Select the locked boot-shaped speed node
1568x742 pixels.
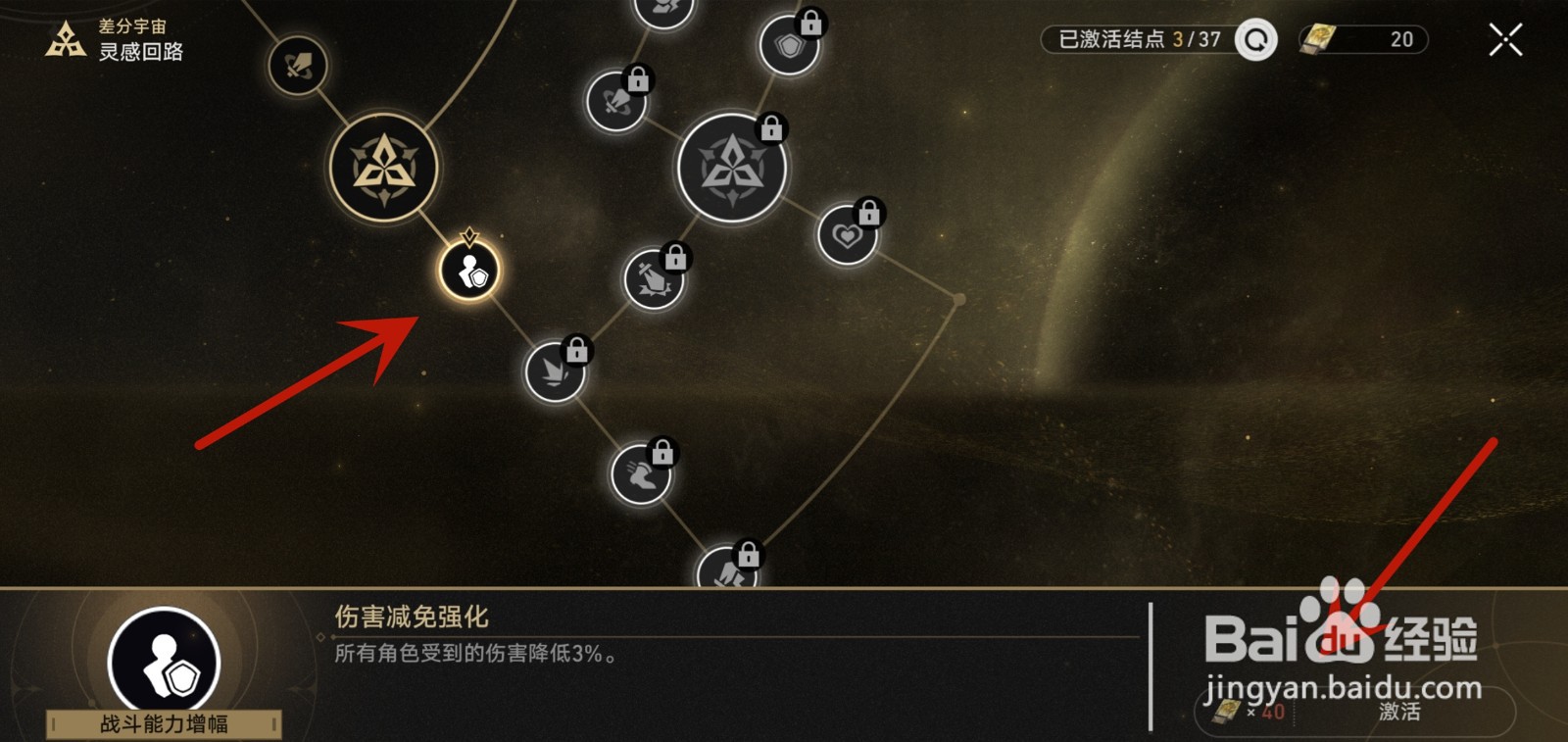pos(642,477)
